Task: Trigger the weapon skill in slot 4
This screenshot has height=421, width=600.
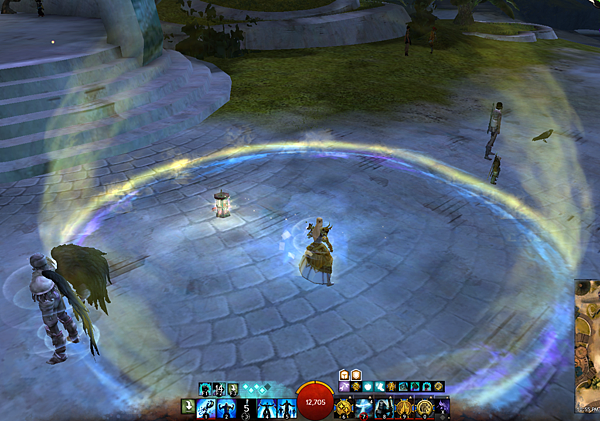Action: (x=267, y=407)
